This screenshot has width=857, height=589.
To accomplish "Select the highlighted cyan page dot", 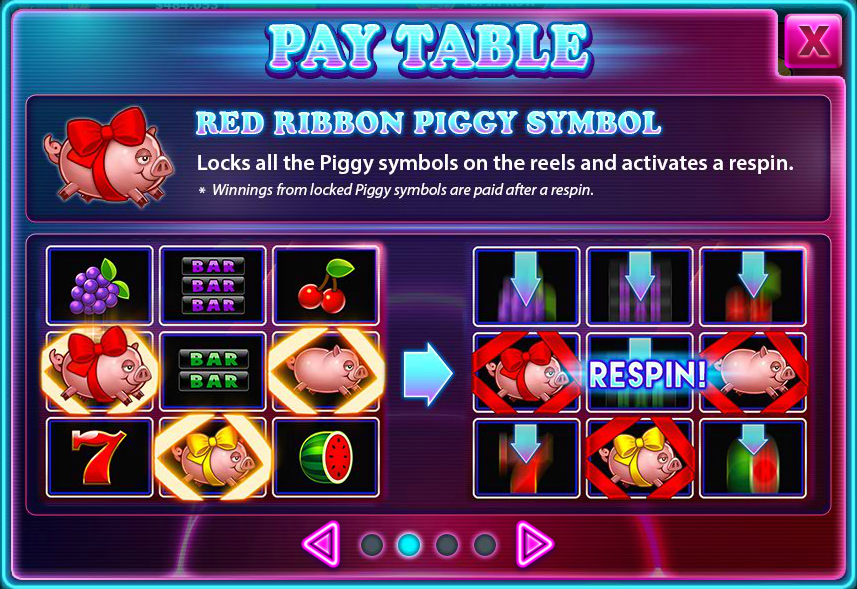I will pyautogui.click(x=409, y=545).
